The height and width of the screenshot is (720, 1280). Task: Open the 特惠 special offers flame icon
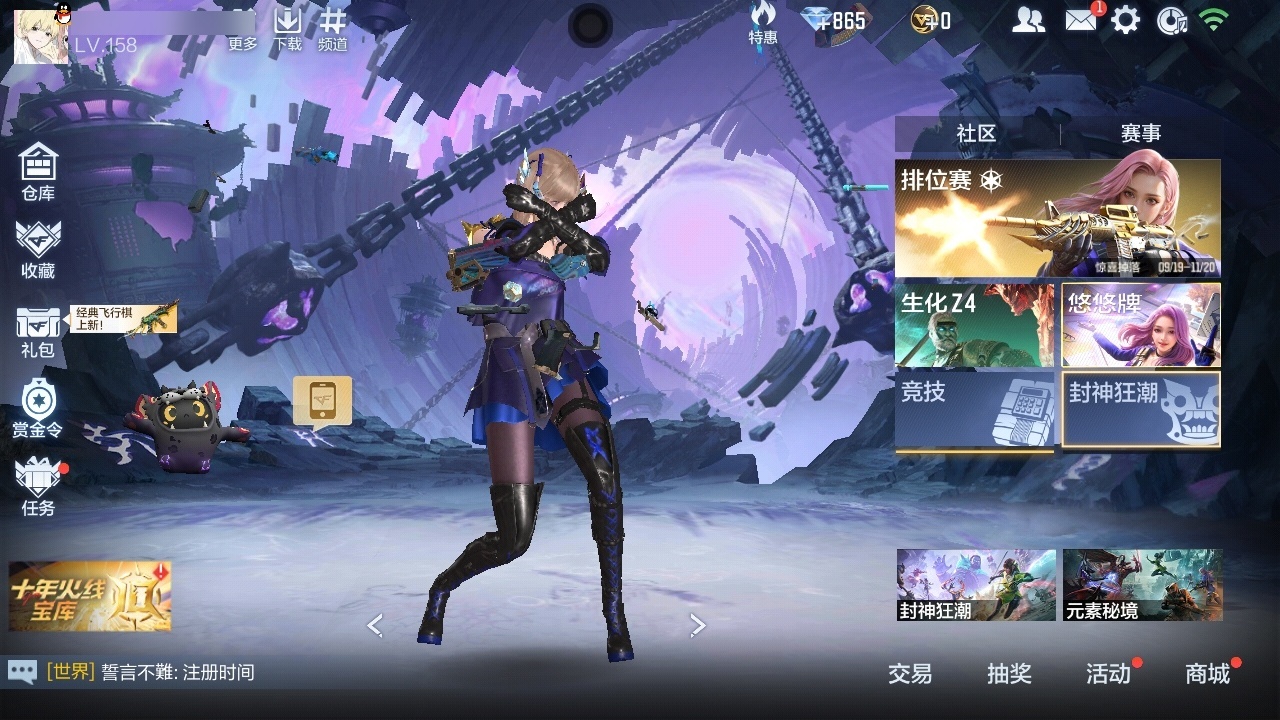[763, 22]
